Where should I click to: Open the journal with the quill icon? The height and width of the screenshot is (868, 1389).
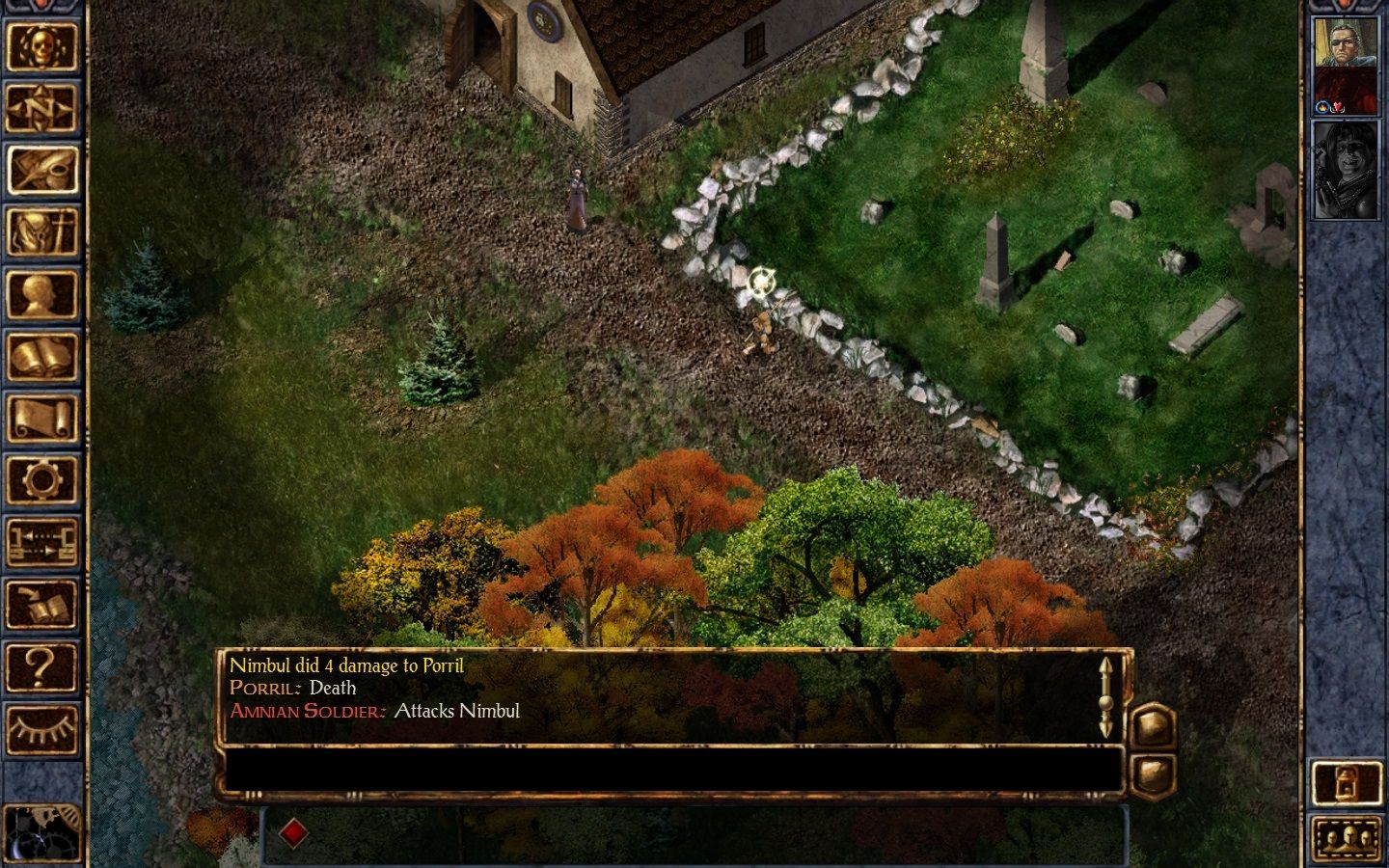click(44, 169)
